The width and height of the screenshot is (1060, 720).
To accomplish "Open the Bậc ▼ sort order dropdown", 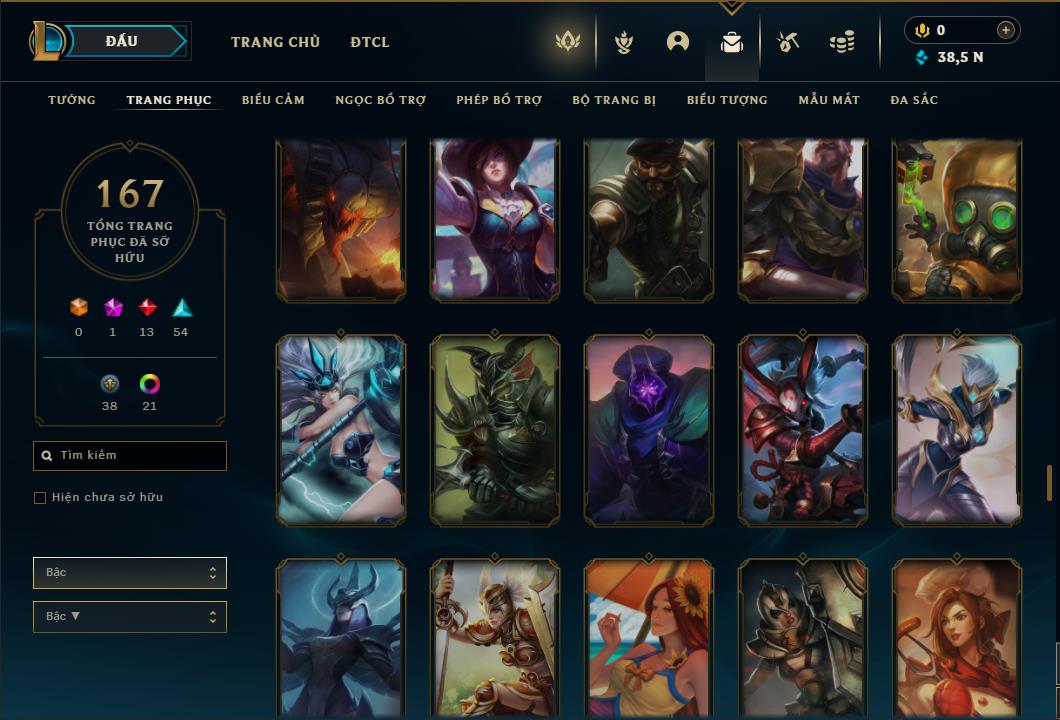I will point(130,617).
